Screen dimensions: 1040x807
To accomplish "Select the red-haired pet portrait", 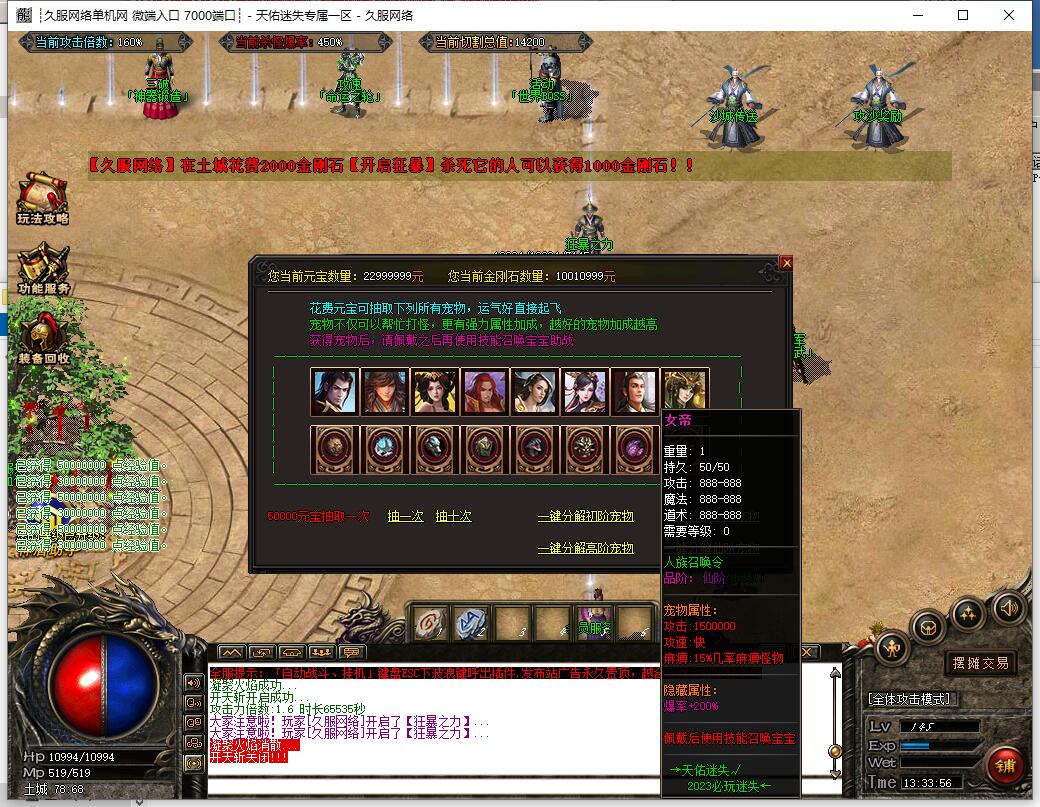I will pyautogui.click(x=485, y=392).
